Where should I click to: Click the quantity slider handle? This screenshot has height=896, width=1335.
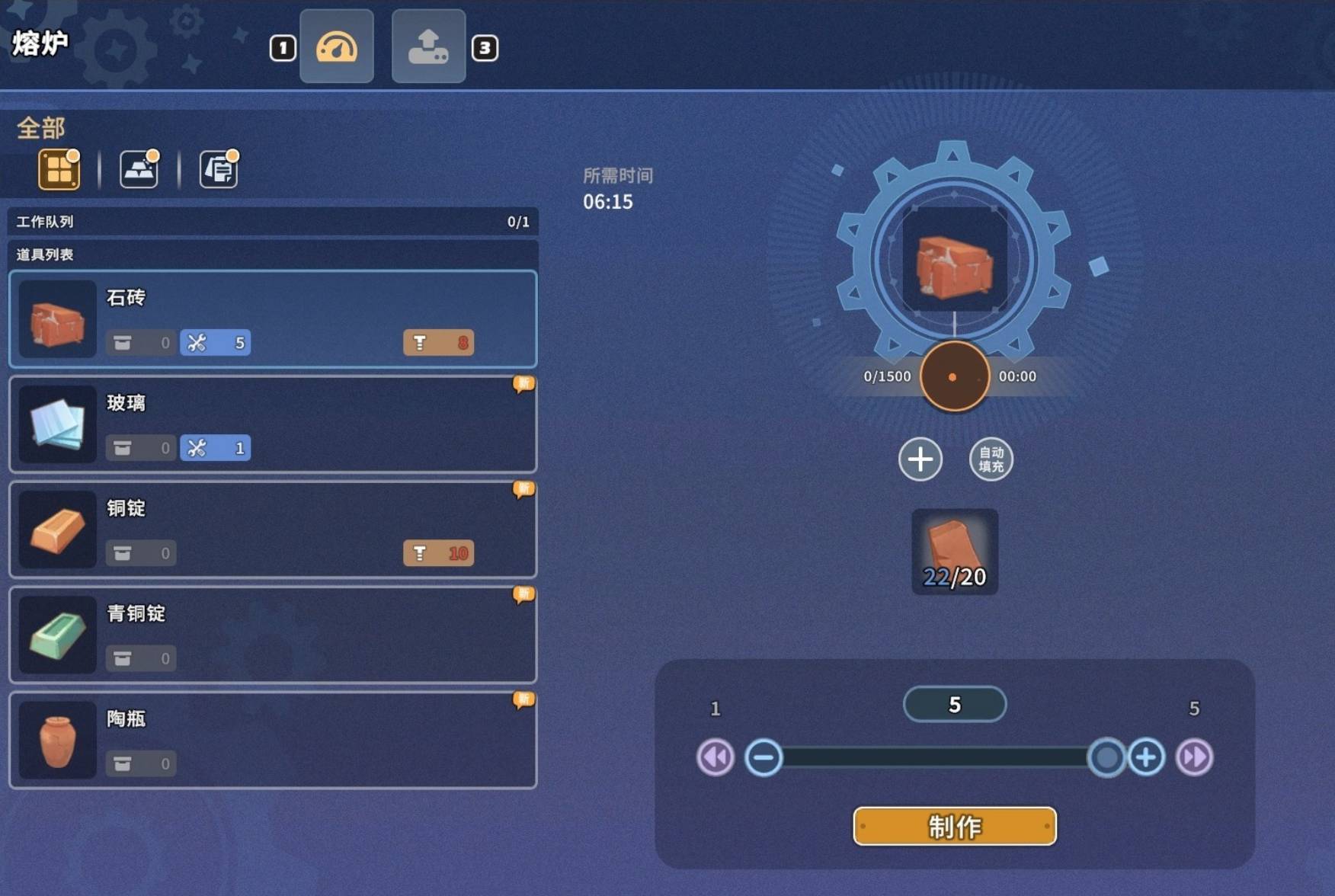(x=1106, y=757)
